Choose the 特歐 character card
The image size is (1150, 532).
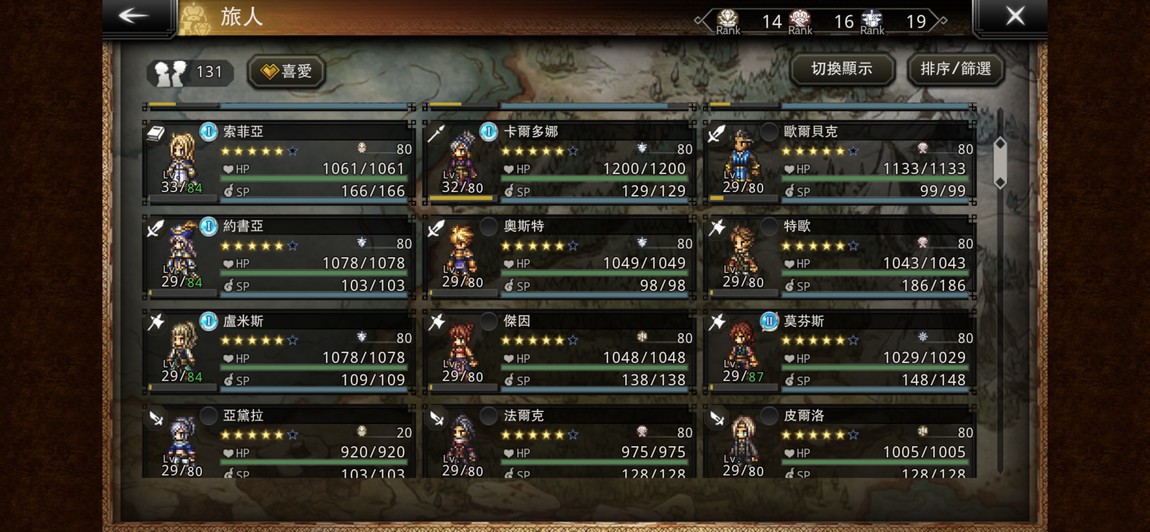click(x=839, y=256)
